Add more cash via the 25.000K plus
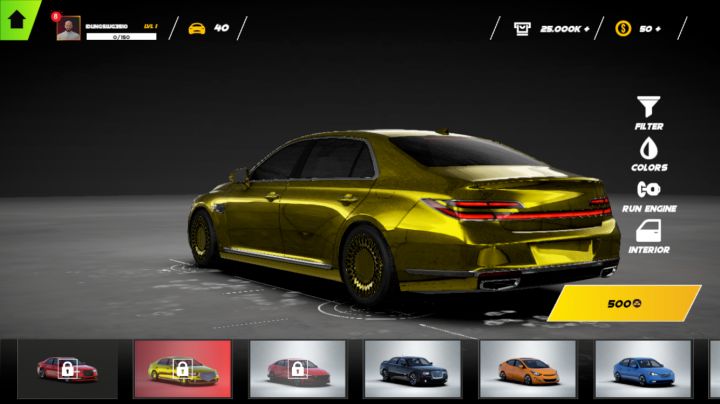Screen dimensions: 720x404 (585, 28)
